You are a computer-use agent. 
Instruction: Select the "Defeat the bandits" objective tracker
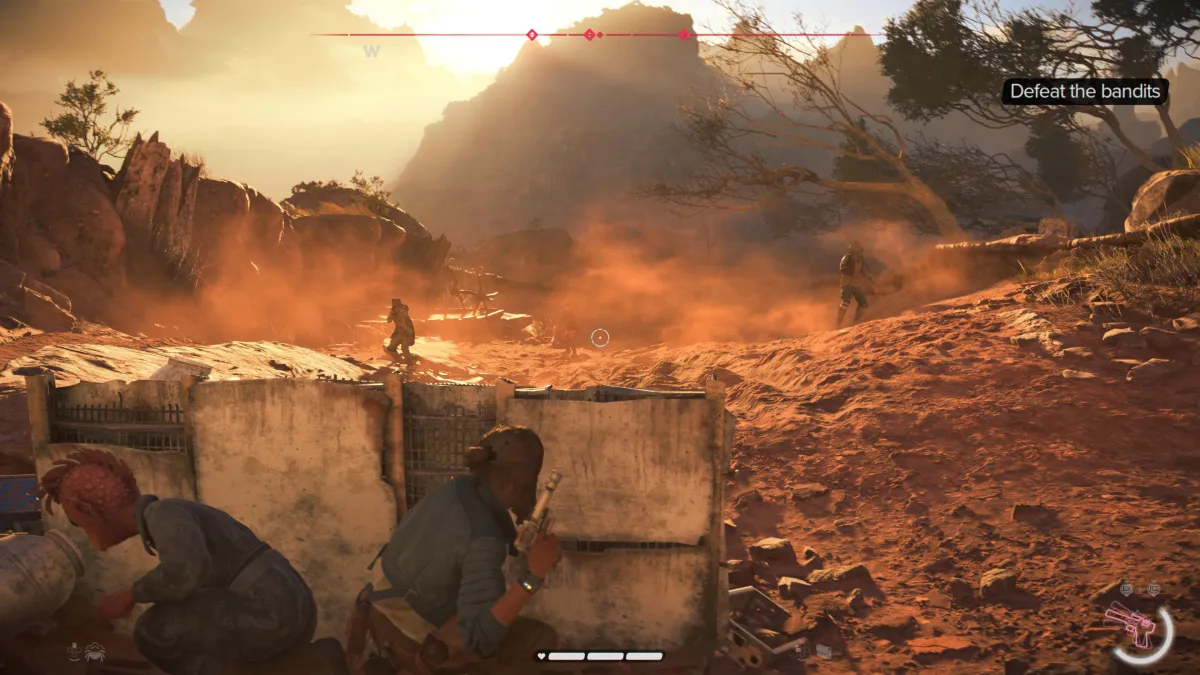pyautogui.click(x=1085, y=92)
